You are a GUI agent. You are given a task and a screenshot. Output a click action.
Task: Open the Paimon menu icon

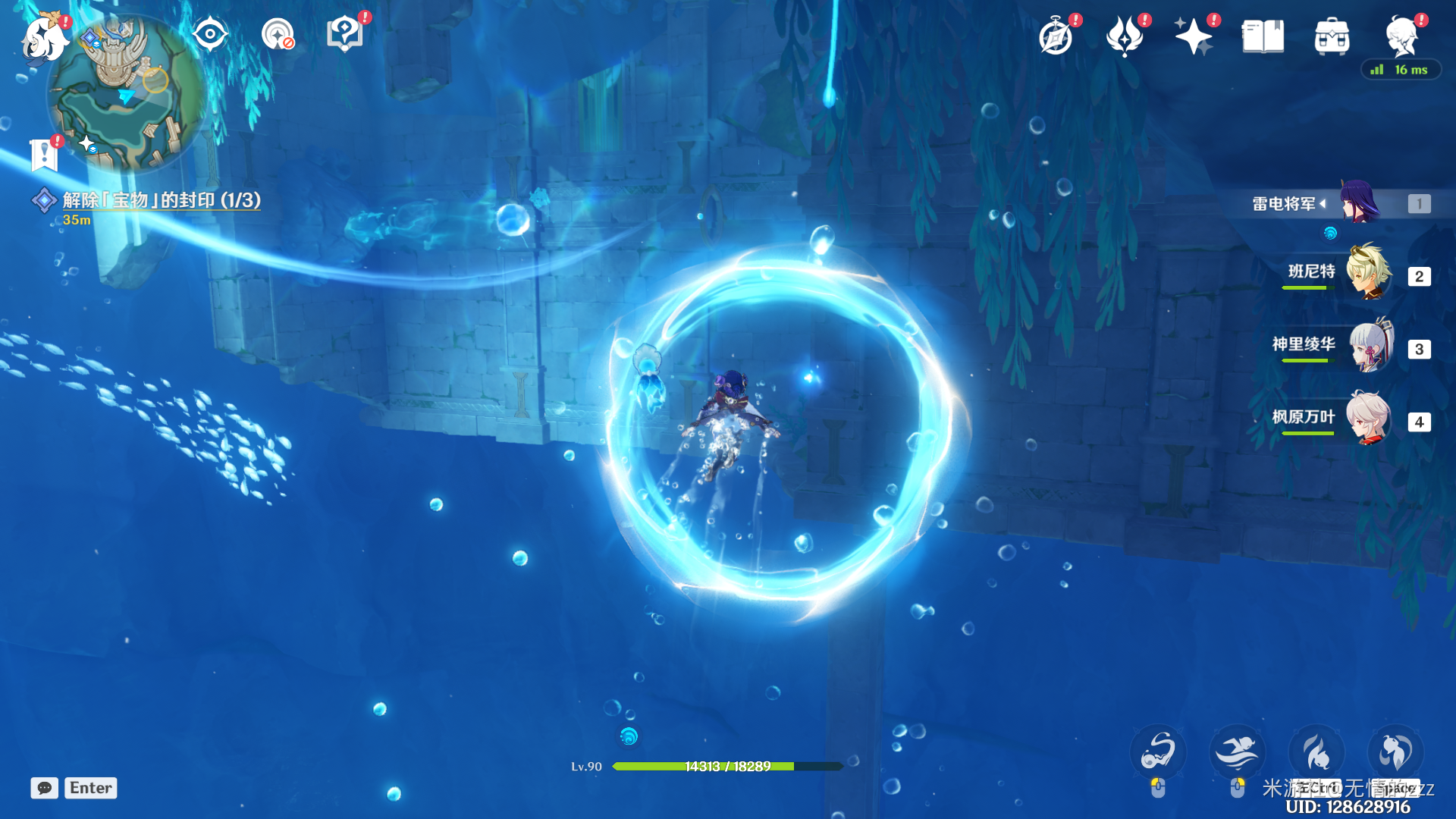pyautogui.click(x=44, y=38)
